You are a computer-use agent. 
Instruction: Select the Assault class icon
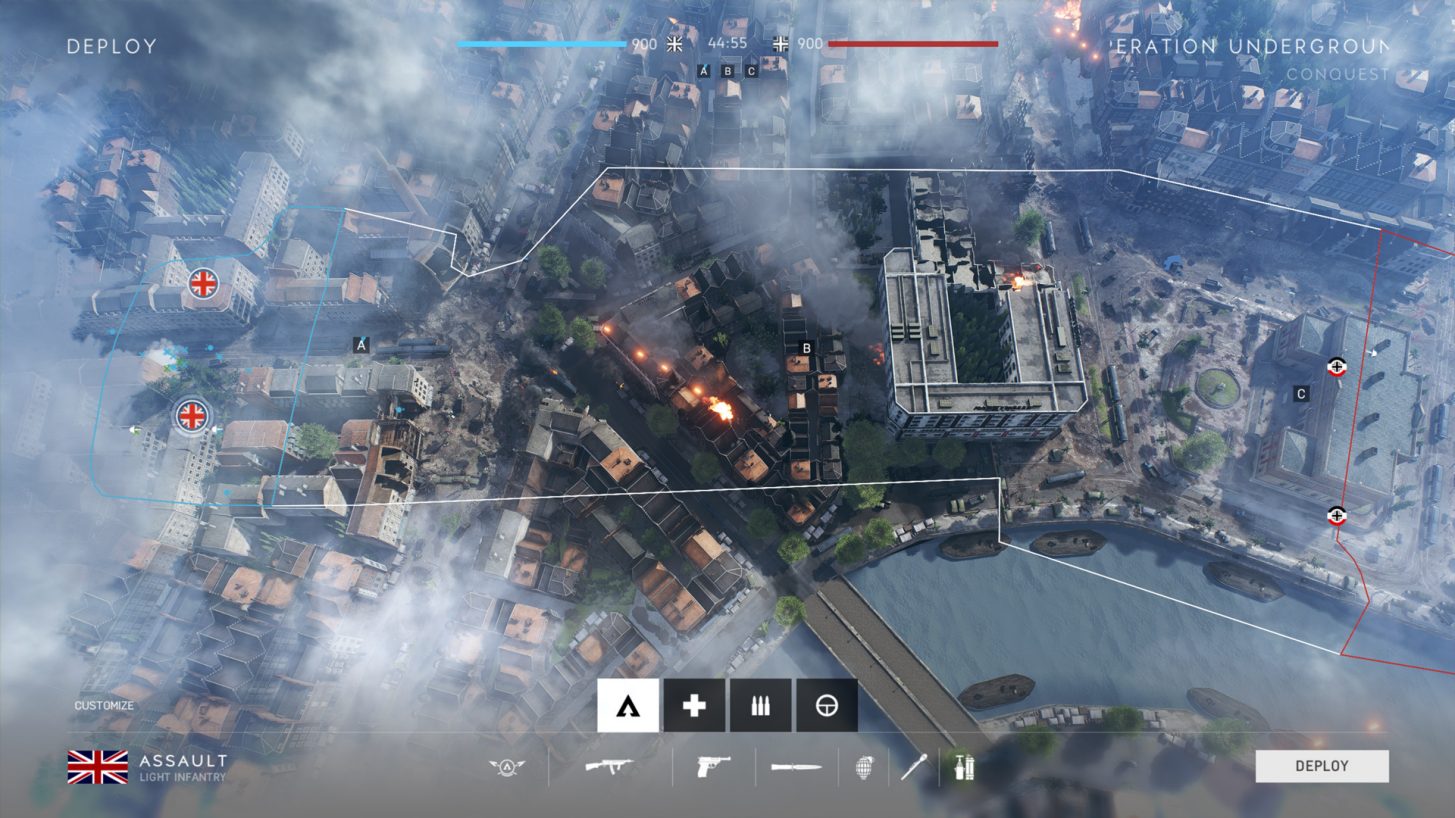pyautogui.click(x=626, y=705)
